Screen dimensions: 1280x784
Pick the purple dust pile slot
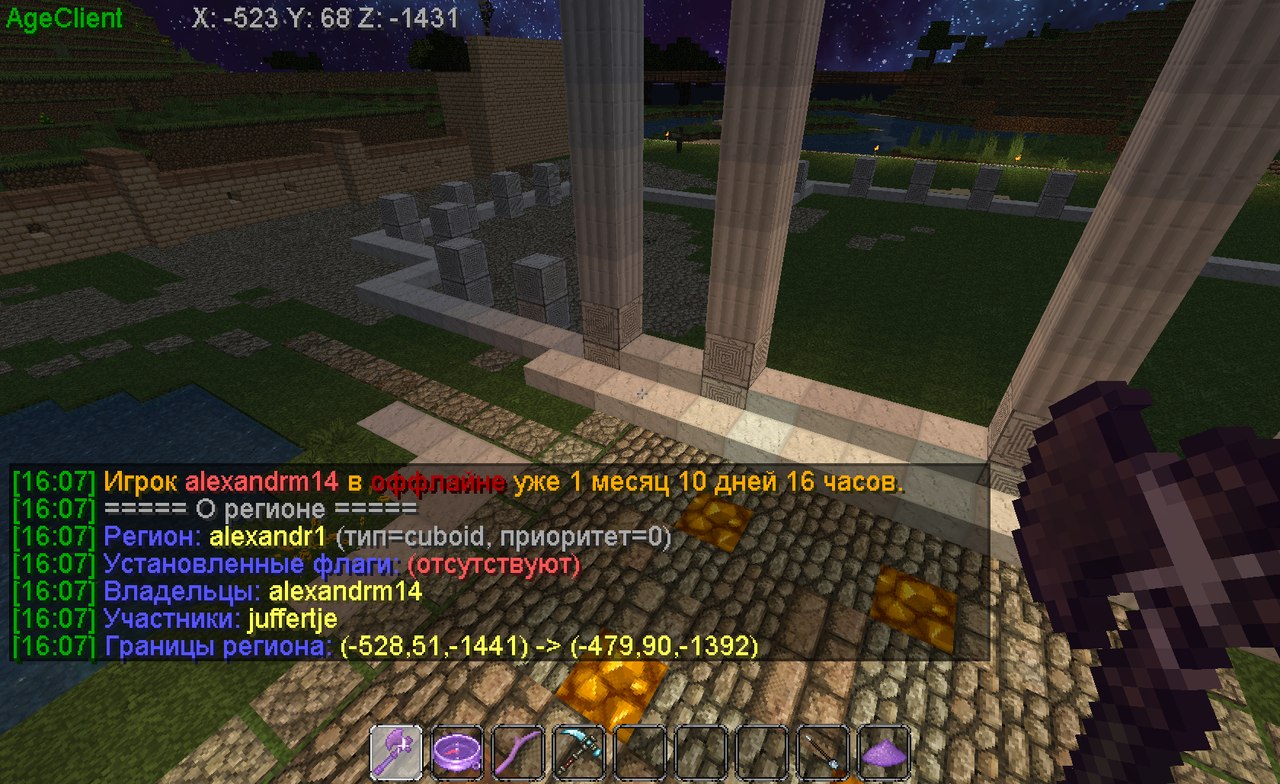883,752
